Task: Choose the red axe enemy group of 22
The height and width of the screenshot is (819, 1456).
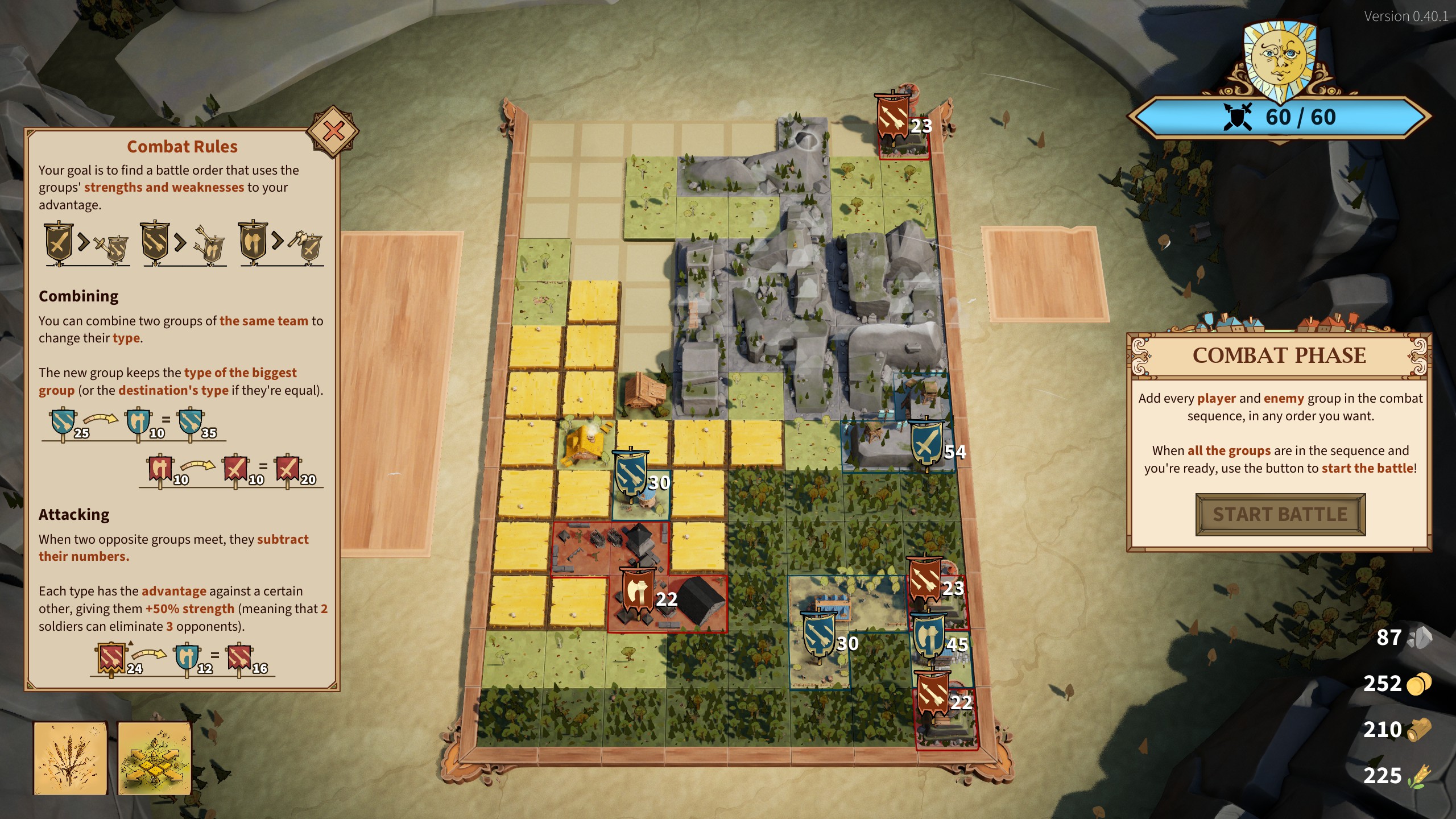Action: pyautogui.click(x=639, y=593)
